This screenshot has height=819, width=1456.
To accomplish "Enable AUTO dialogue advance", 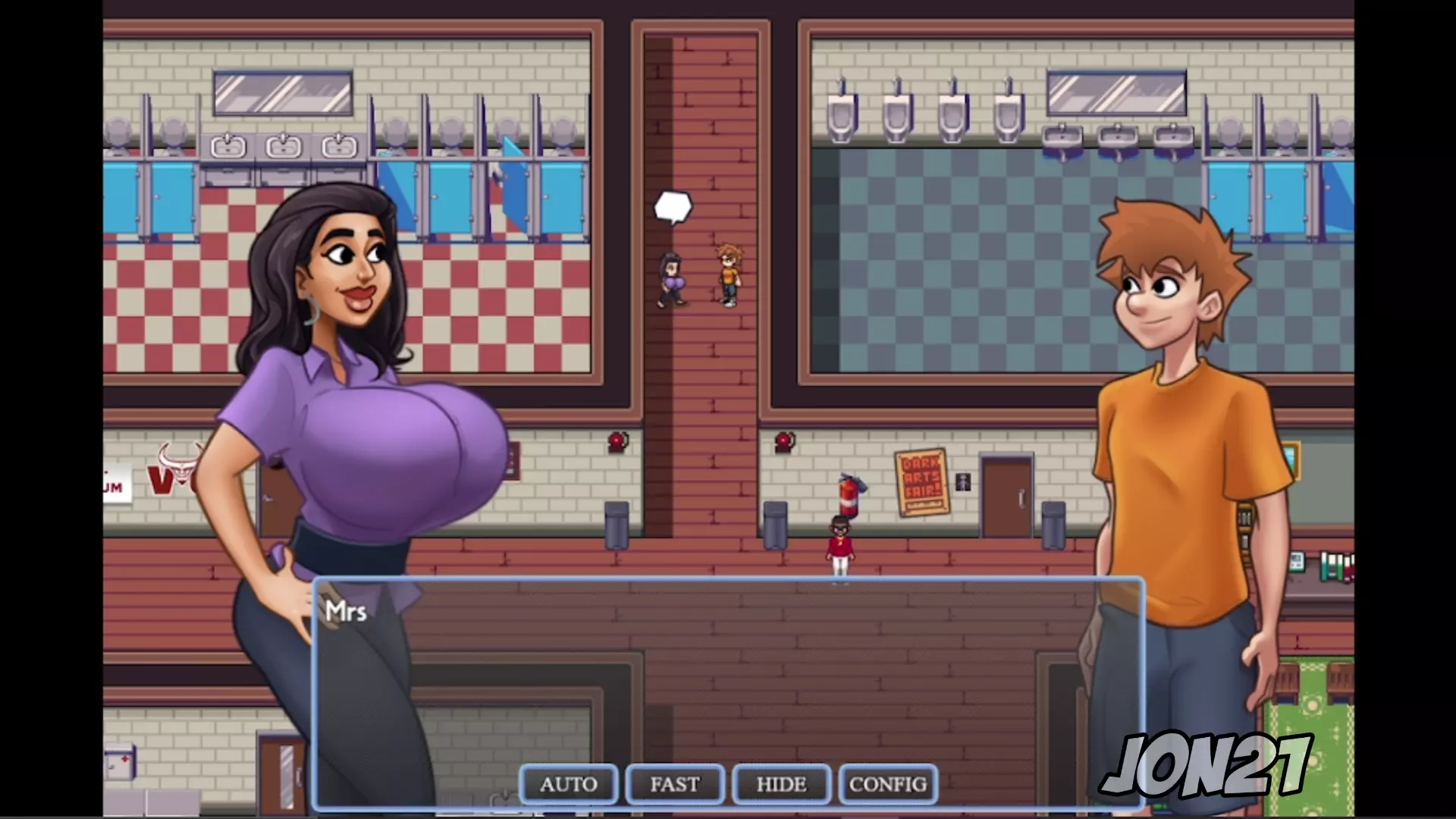I will pos(569,784).
